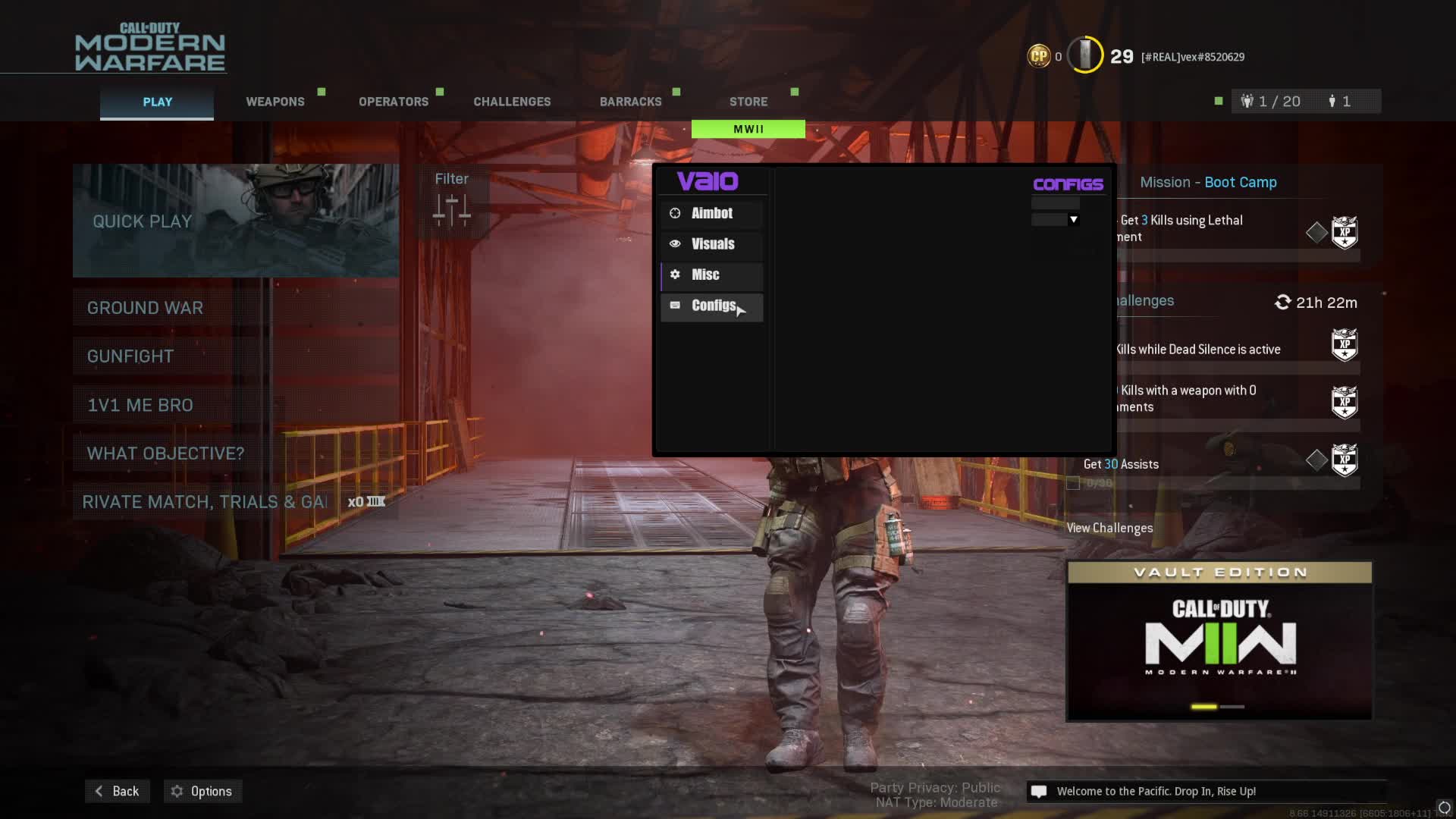Open the Operators tab
This screenshot has width=1456, height=819.
[x=393, y=102]
